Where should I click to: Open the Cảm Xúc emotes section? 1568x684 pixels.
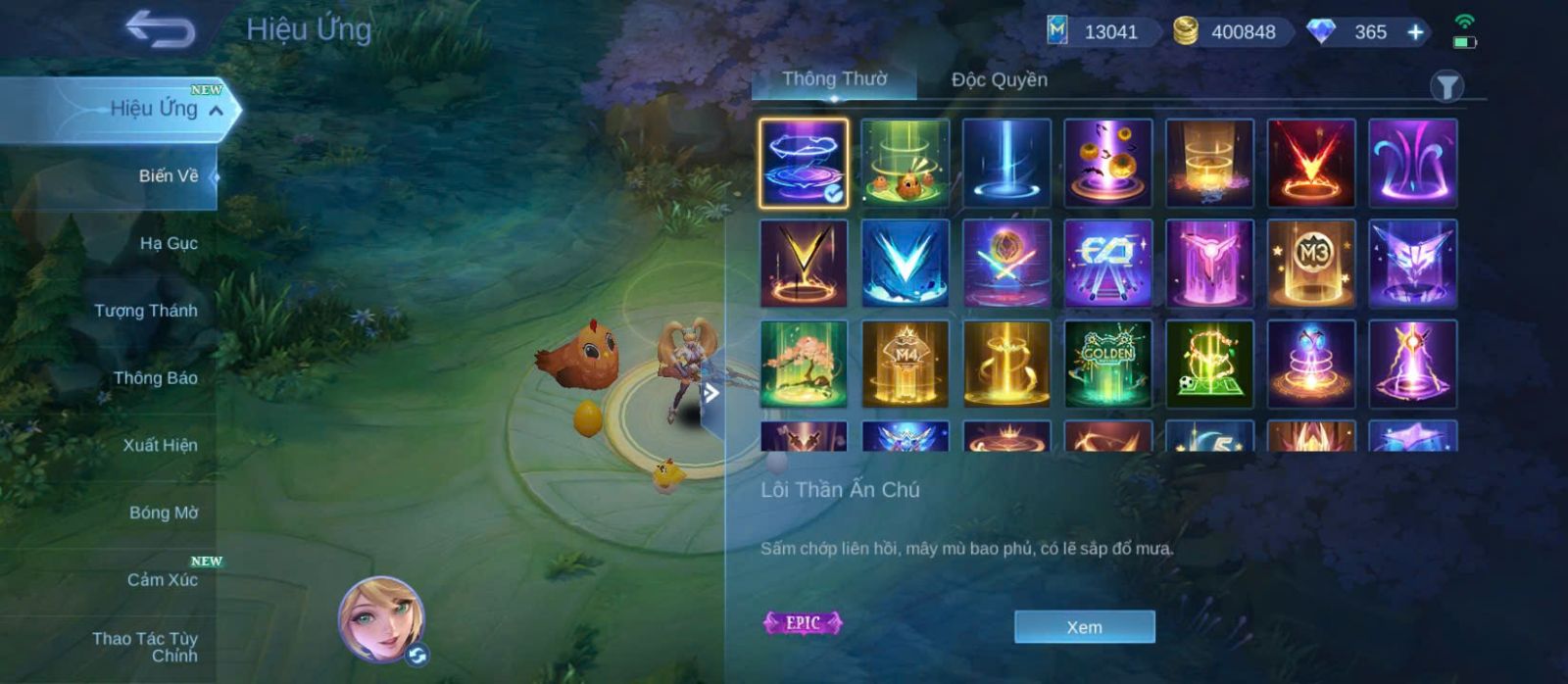coord(162,580)
